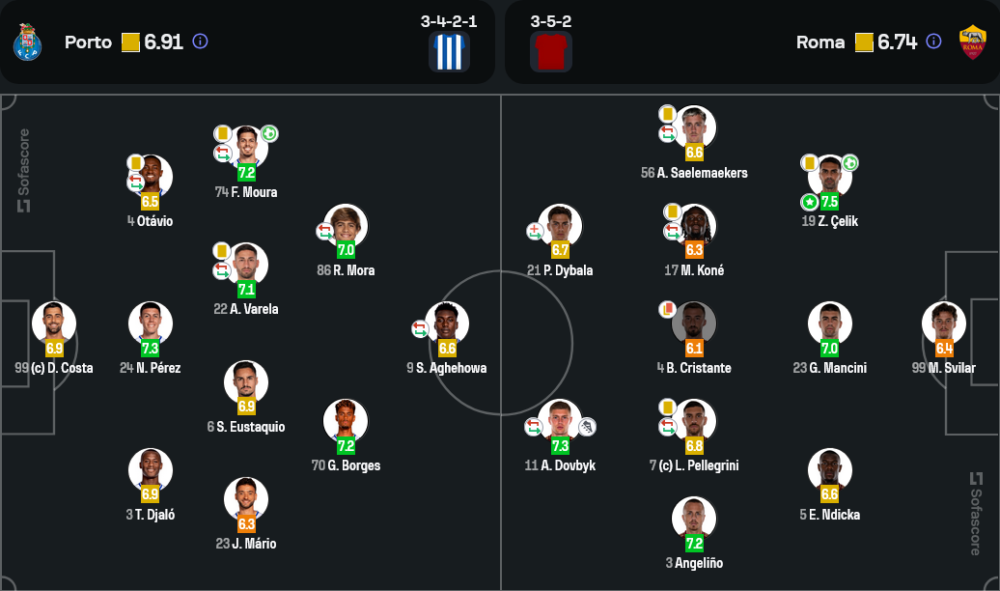Click Porto's striped home kit icon

(449, 52)
